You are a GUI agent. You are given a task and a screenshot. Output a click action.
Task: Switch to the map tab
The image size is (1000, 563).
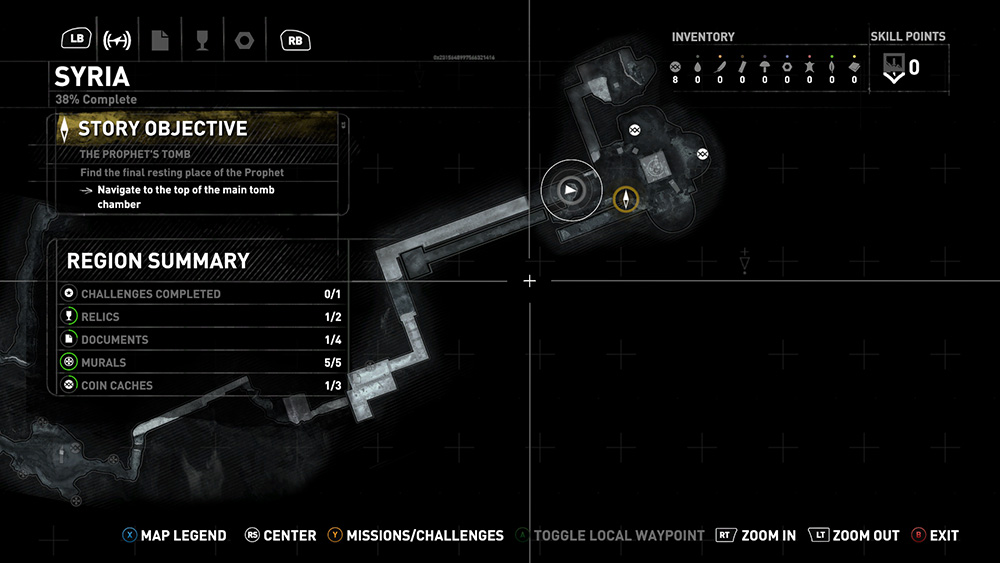click(117, 40)
